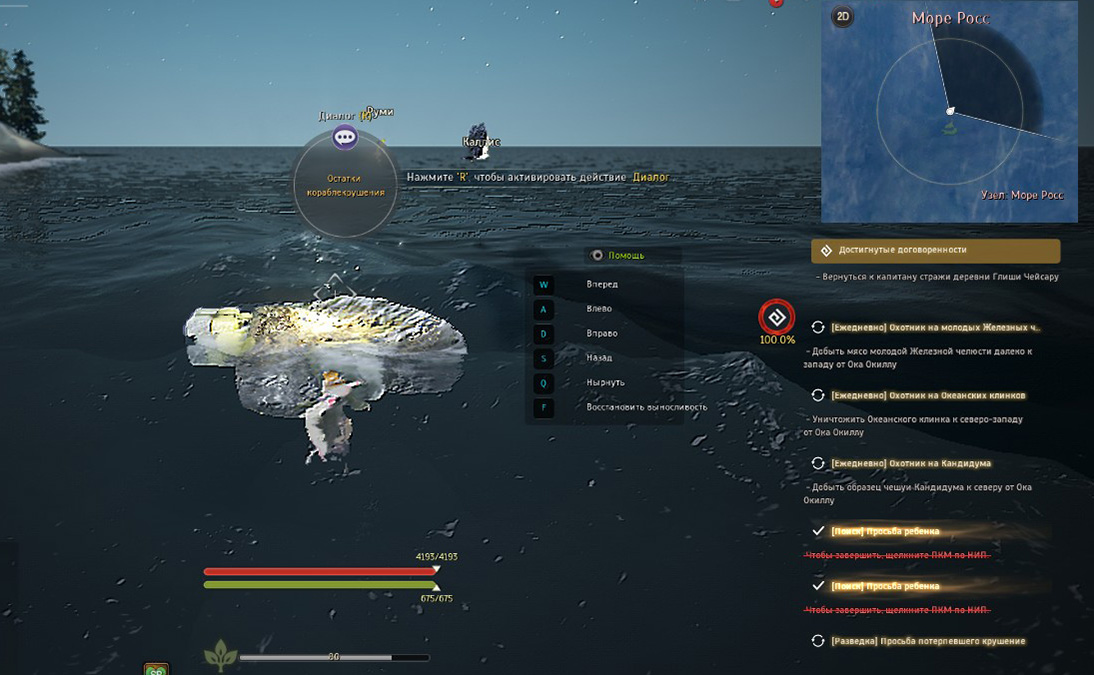Click the leaf icon beside the bottom bar
Screen dimensions: 1094x675
coord(219,656)
